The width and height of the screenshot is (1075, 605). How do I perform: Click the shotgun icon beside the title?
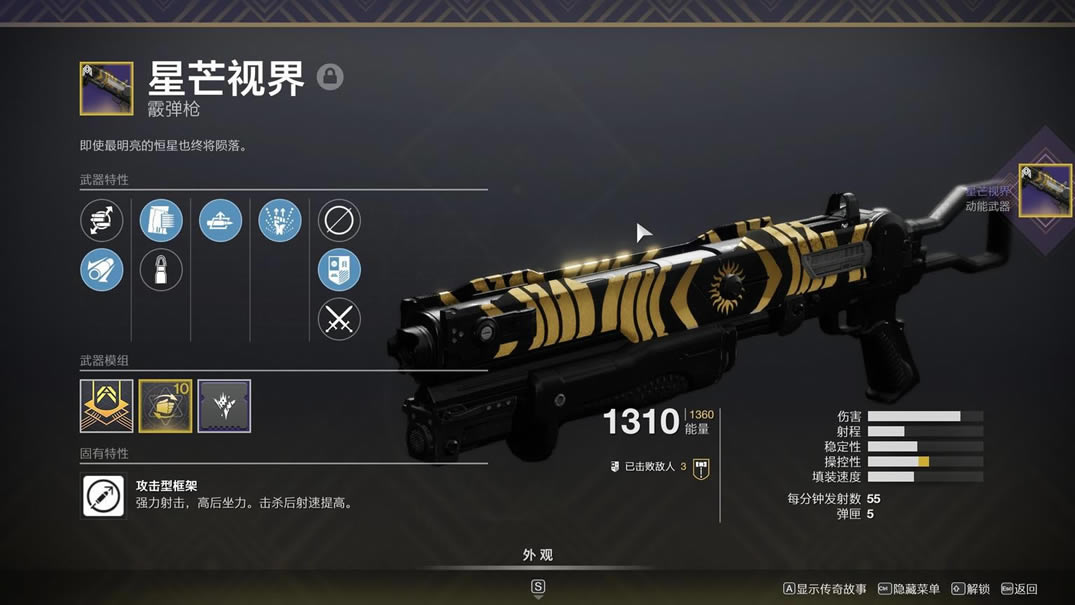(106, 89)
